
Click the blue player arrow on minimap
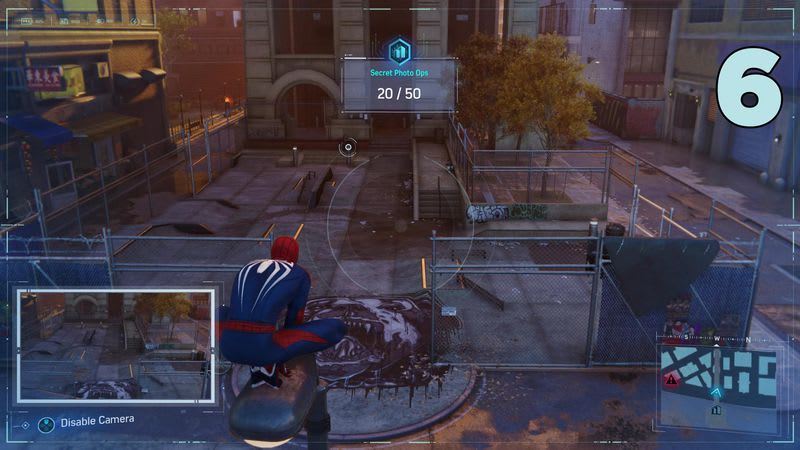point(717,392)
